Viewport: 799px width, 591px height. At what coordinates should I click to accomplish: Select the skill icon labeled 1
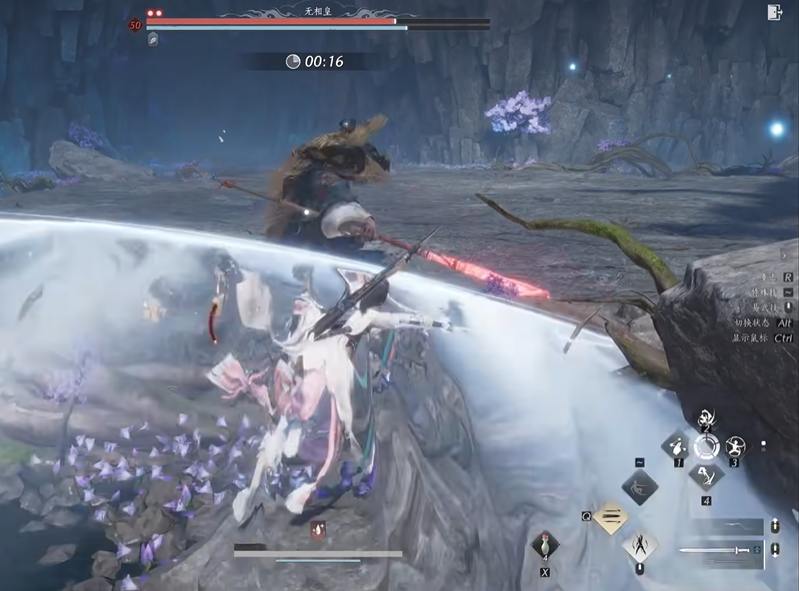677,446
